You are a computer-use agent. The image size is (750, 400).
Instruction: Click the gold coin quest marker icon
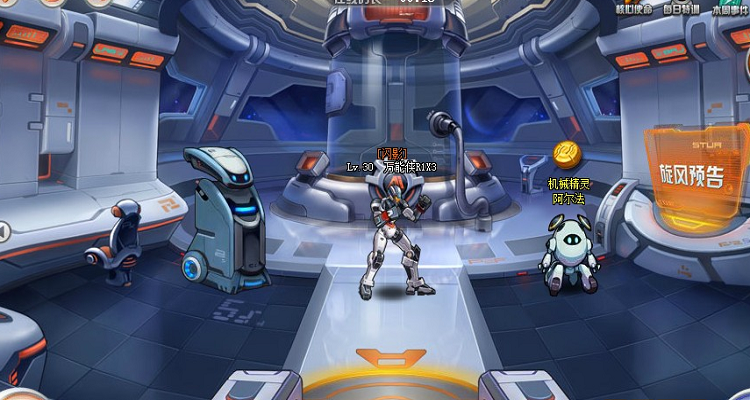click(566, 155)
